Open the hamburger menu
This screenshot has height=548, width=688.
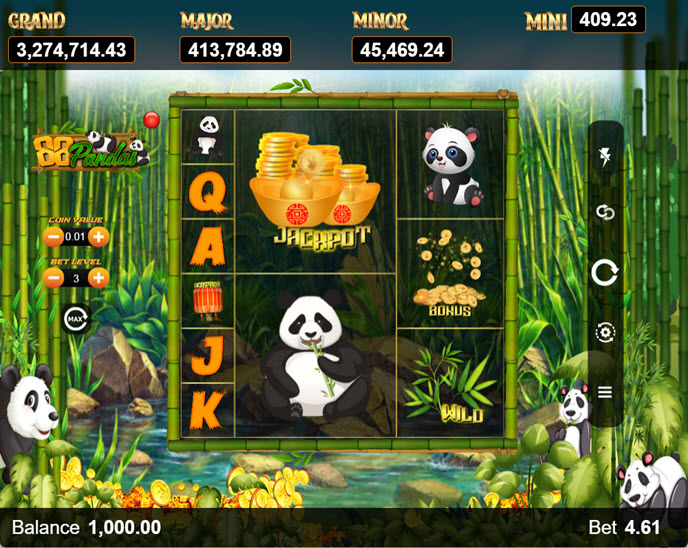(x=605, y=392)
